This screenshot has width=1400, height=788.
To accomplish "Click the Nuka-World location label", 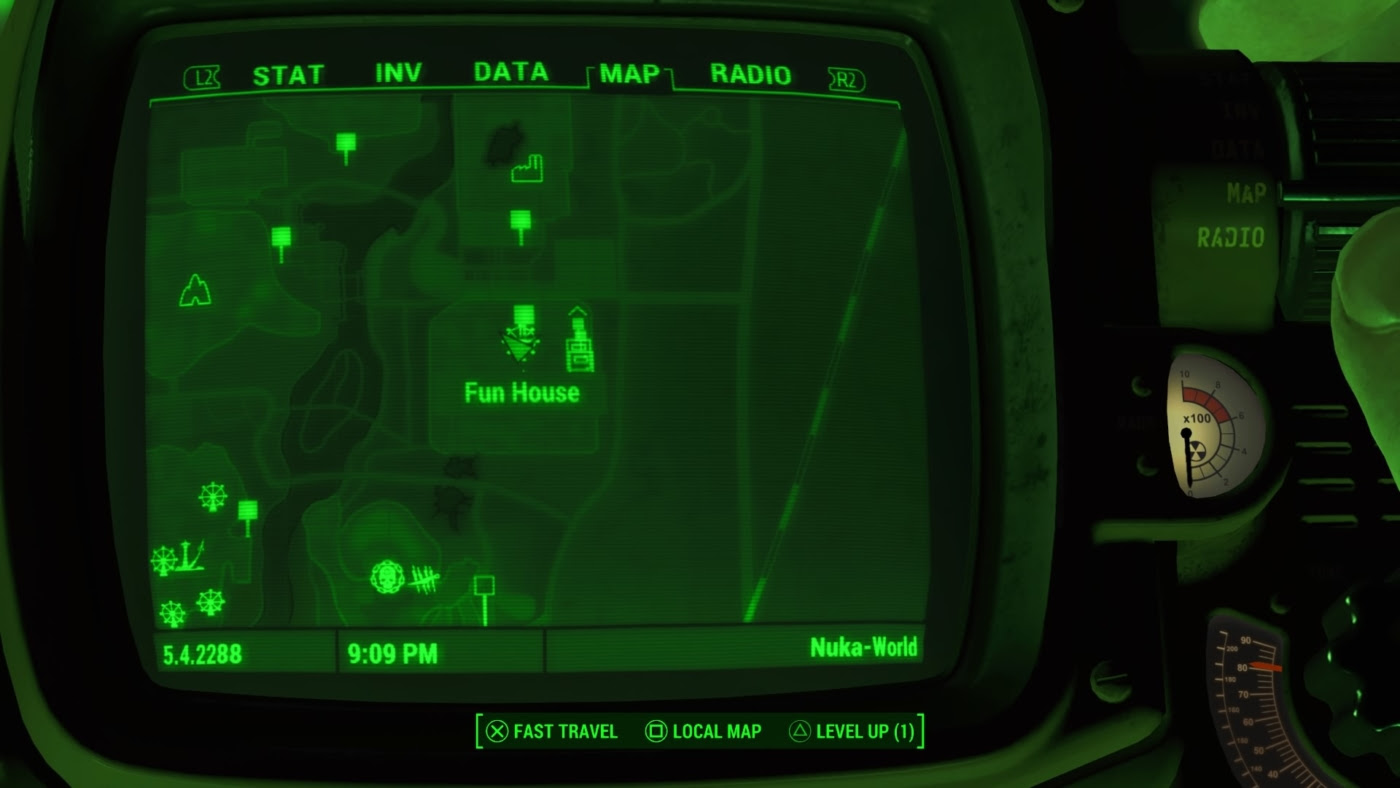I will tap(866, 648).
